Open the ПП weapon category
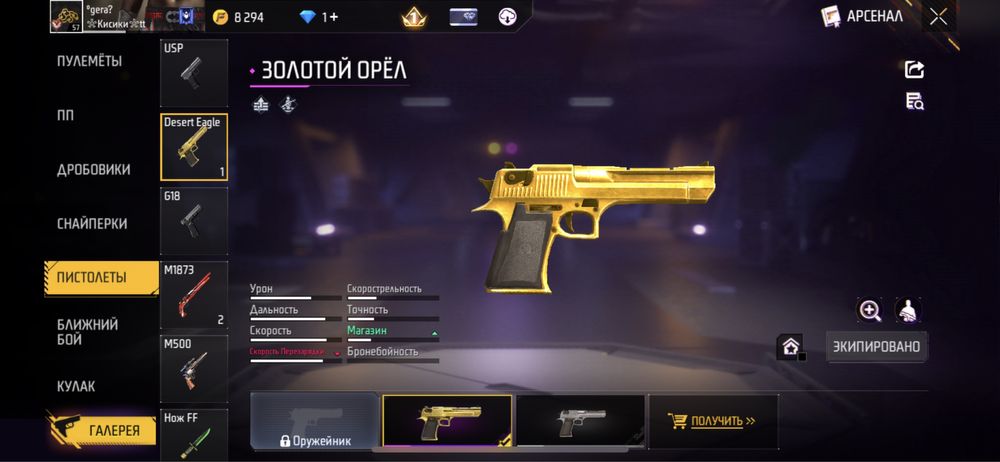This screenshot has height=462, width=1000. coord(66,115)
